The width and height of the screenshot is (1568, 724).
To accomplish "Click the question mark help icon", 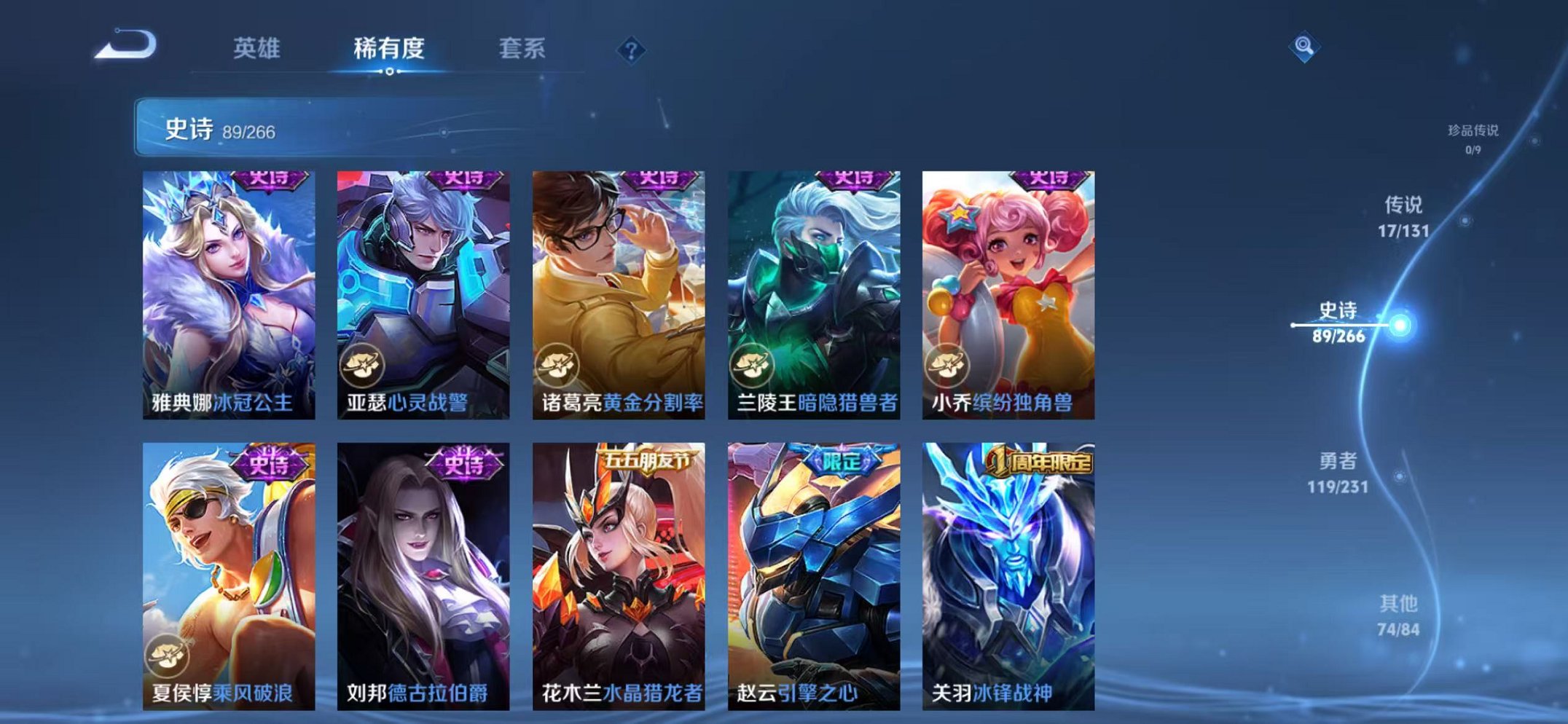I will point(632,50).
